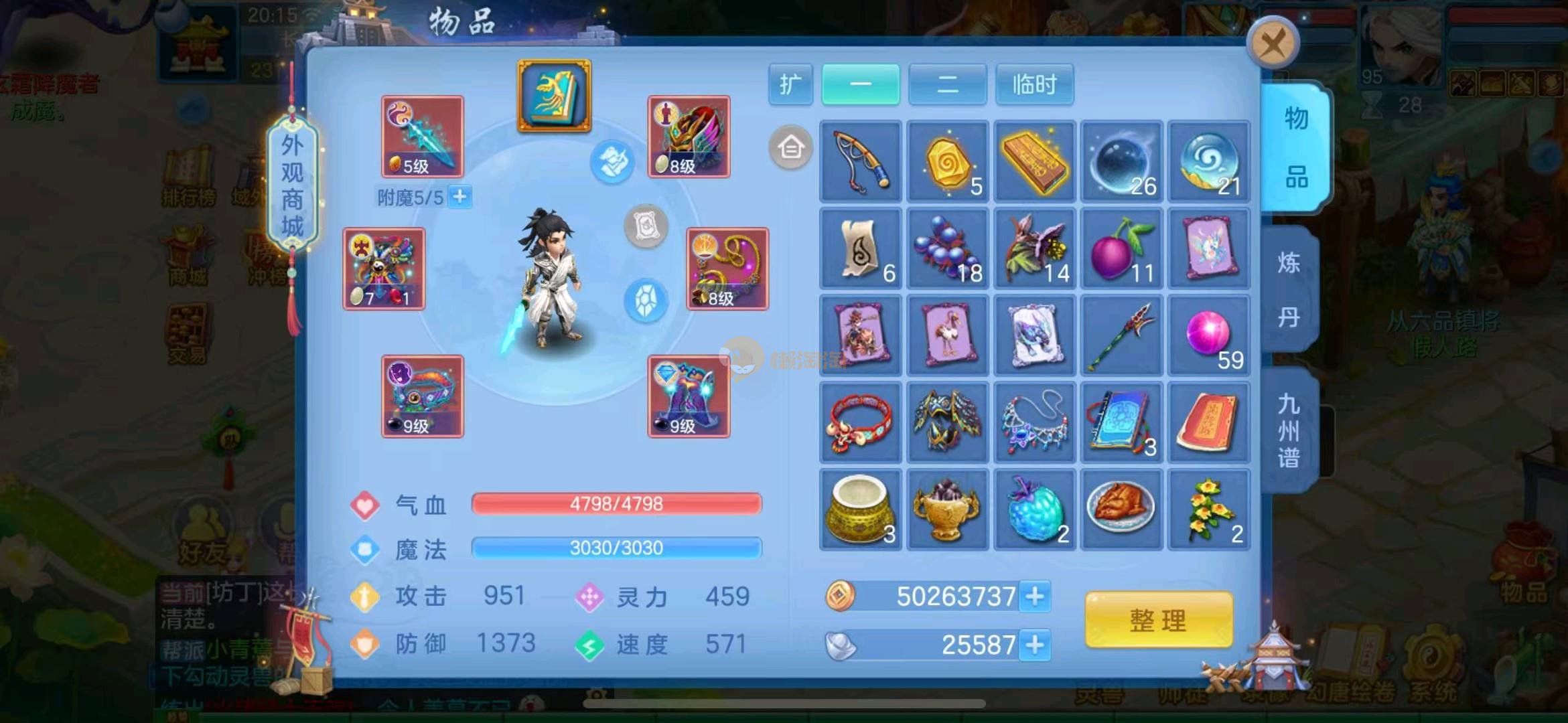Add enchantment next to 附魔5/5
The height and width of the screenshot is (723, 1568).
pyautogui.click(x=460, y=197)
